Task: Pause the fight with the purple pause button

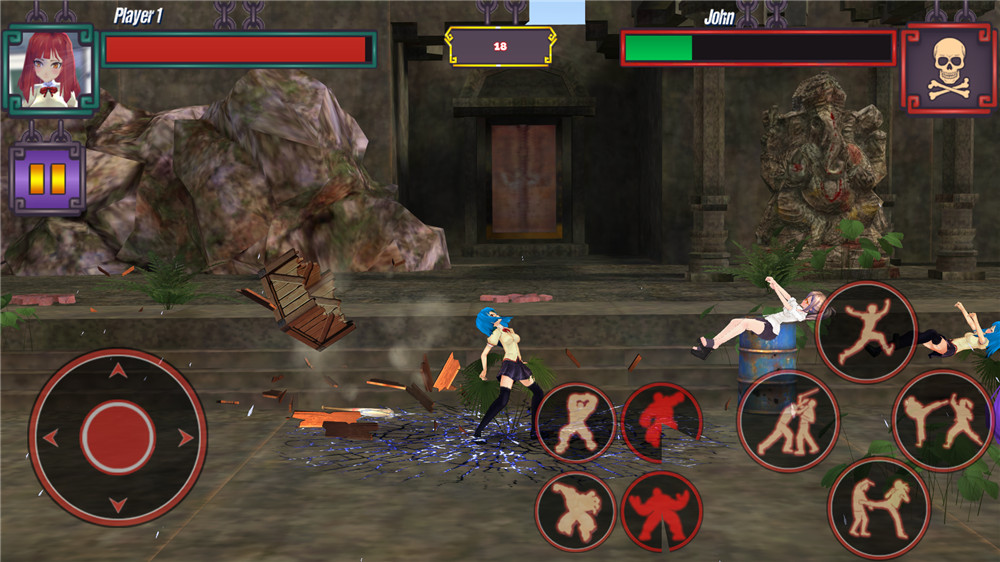Action: click(47, 178)
